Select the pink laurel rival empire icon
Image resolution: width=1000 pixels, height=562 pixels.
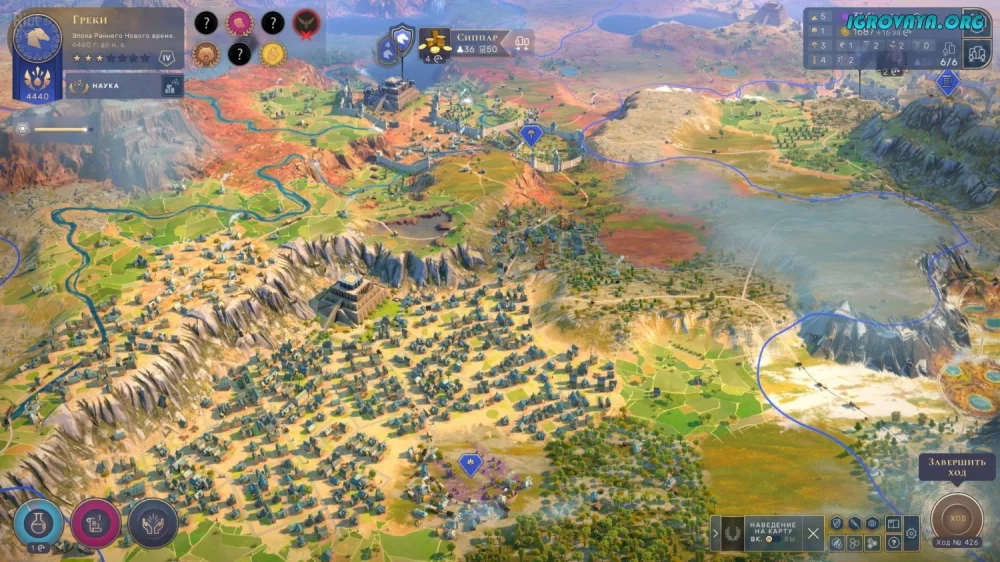point(239,22)
